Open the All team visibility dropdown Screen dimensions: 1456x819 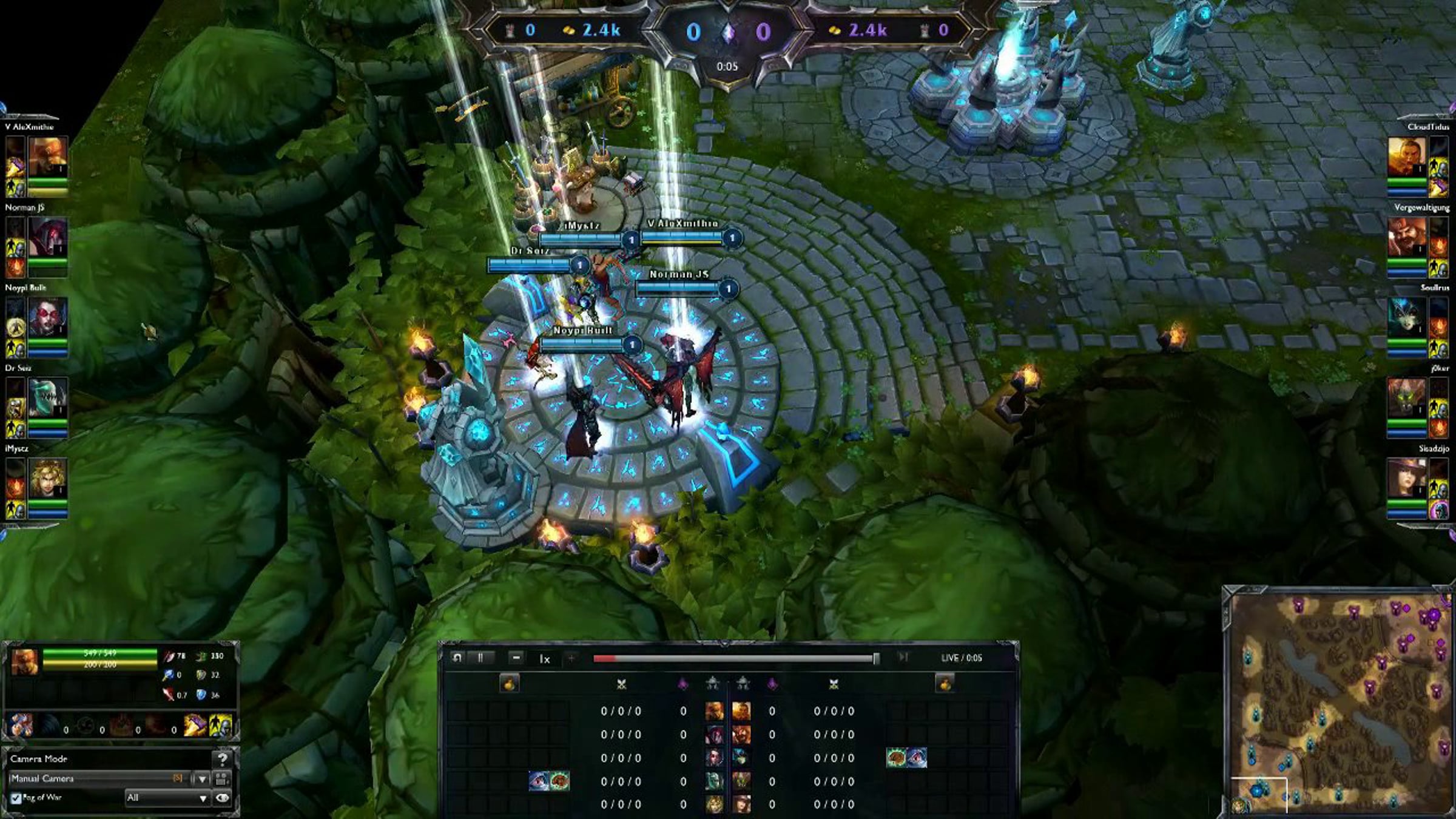167,798
